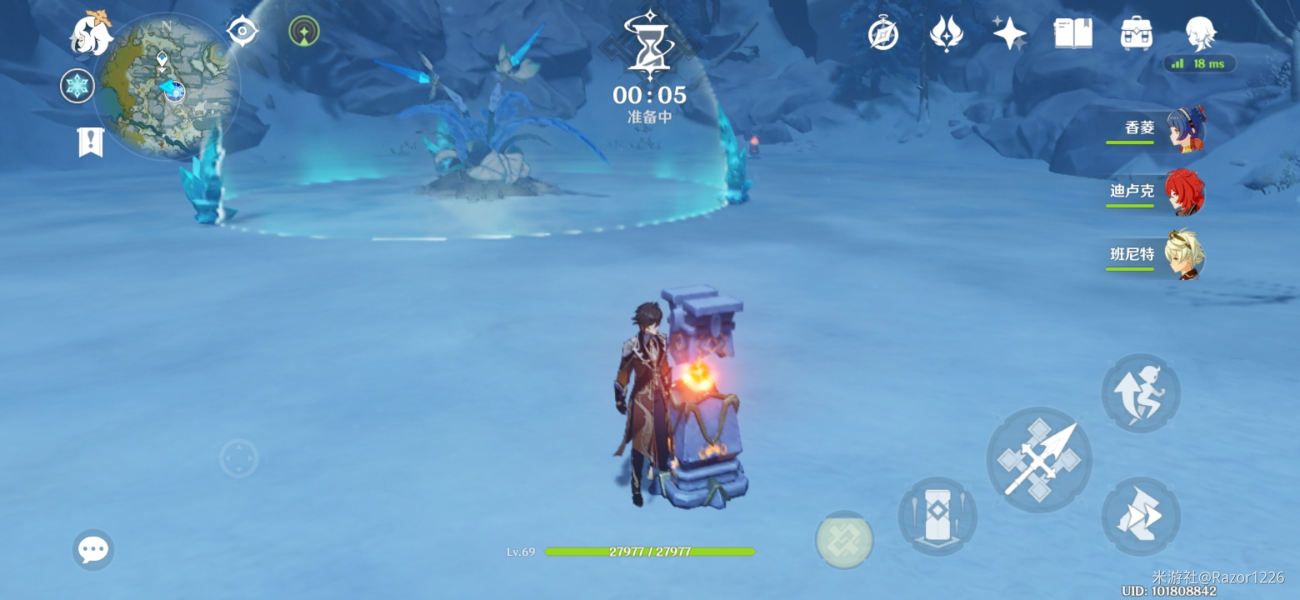Tap the snowflake Sheer Cold icon
This screenshot has width=1300, height=600.
(x=77, y=86)
